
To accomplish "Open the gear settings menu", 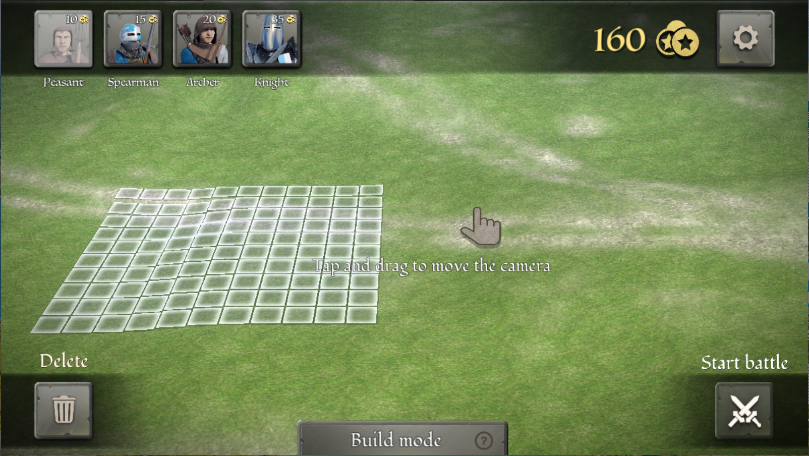I will [745, 39].
